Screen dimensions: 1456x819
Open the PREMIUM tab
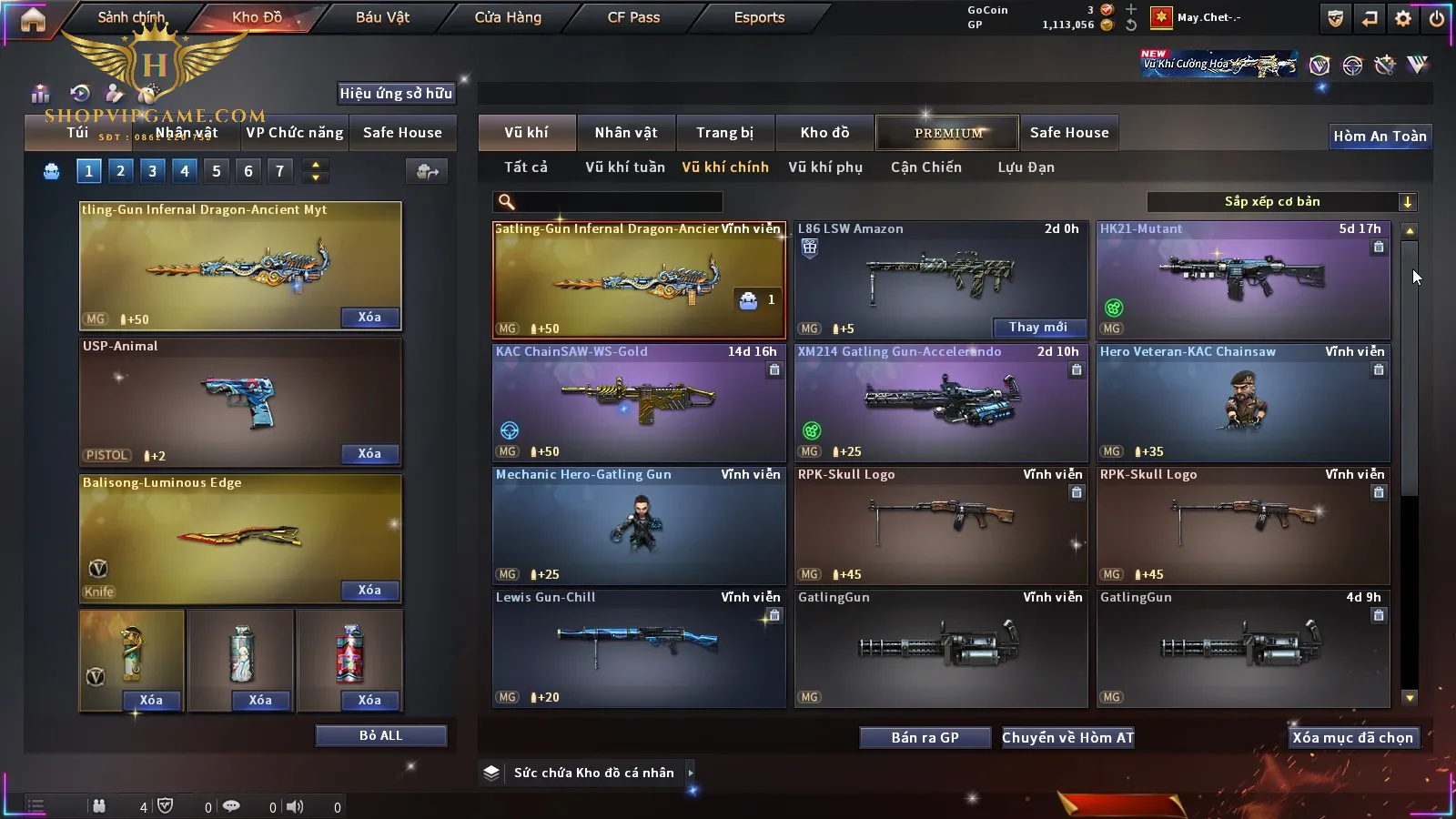[947, 133]
